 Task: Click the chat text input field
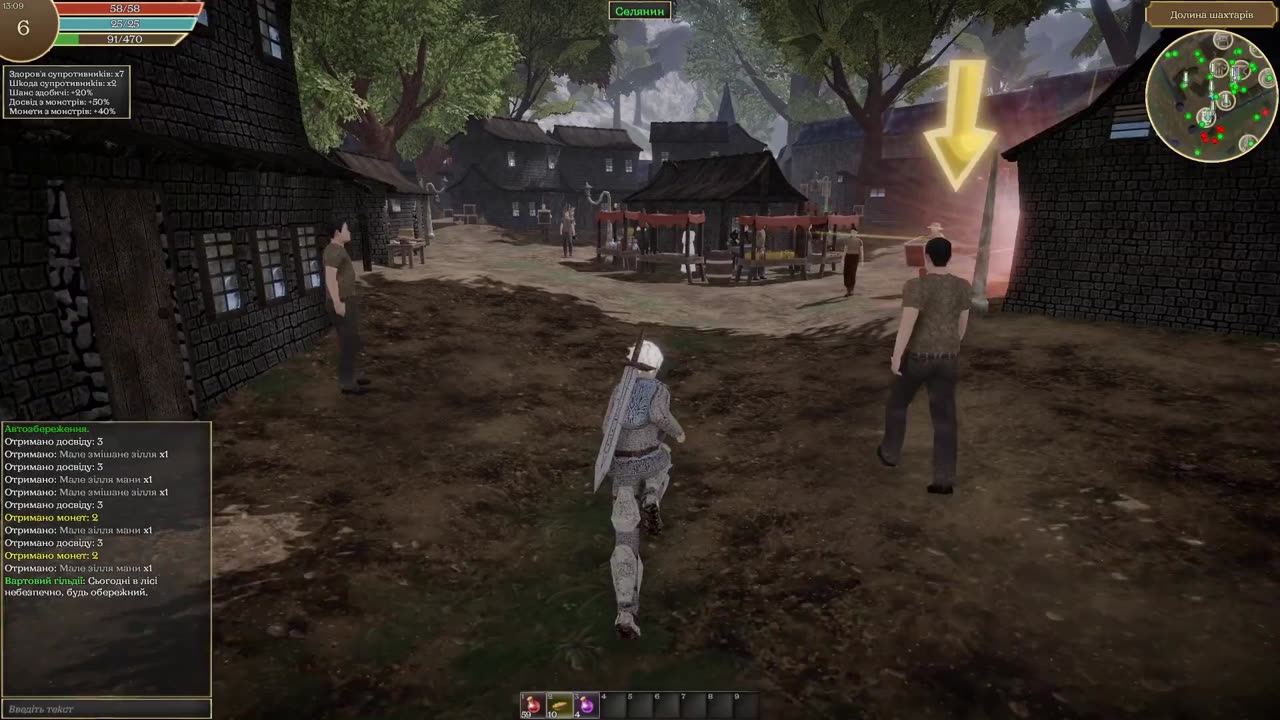click(x=106, y=709)
